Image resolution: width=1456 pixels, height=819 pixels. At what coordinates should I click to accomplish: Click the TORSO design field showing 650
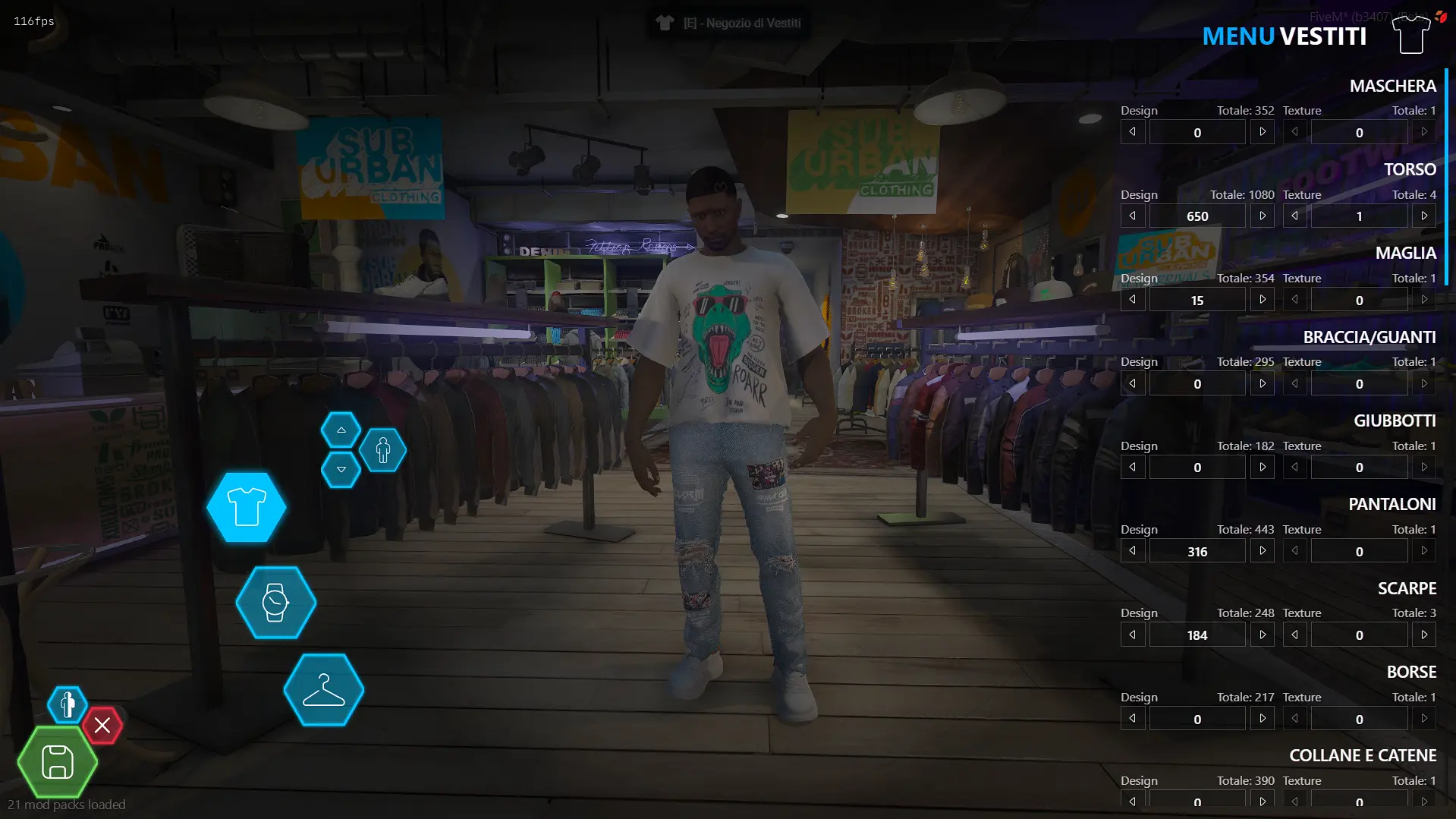pyautogui.click(x=1197, y=216)
